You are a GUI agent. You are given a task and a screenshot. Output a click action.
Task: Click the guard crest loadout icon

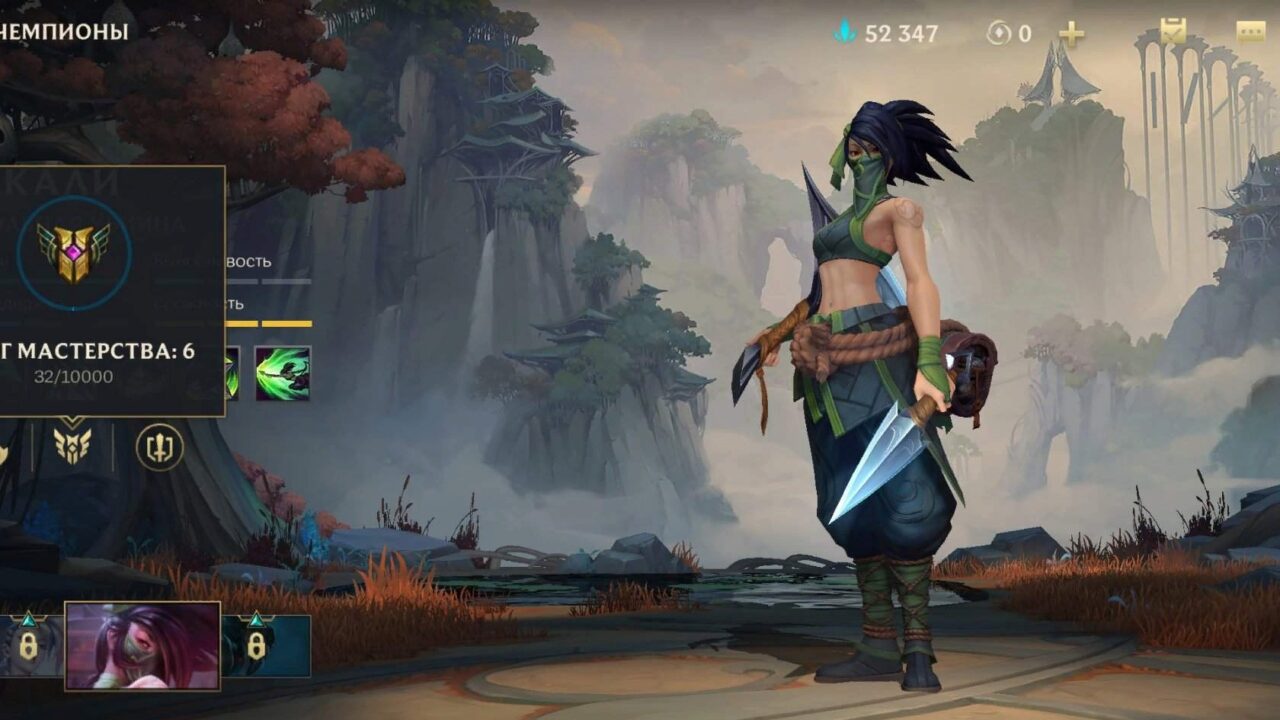click(157, 446)
